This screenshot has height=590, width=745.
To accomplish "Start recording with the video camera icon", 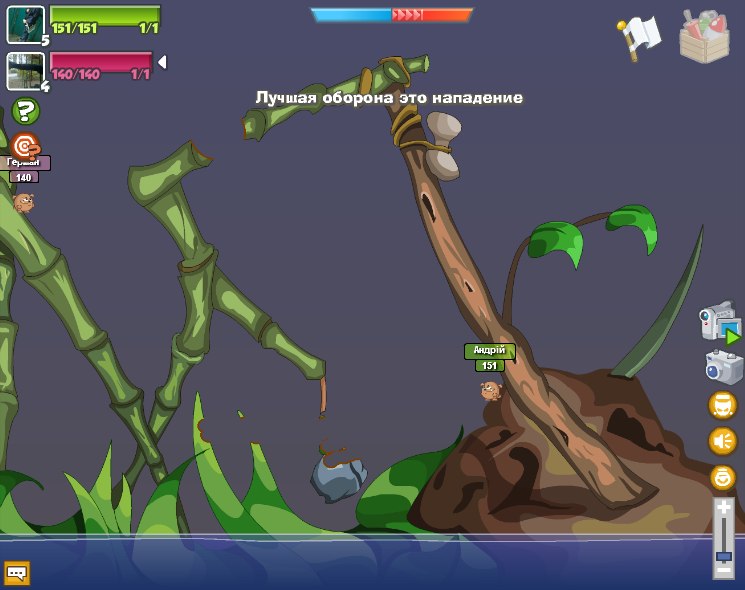I will (x=720, y=323).
